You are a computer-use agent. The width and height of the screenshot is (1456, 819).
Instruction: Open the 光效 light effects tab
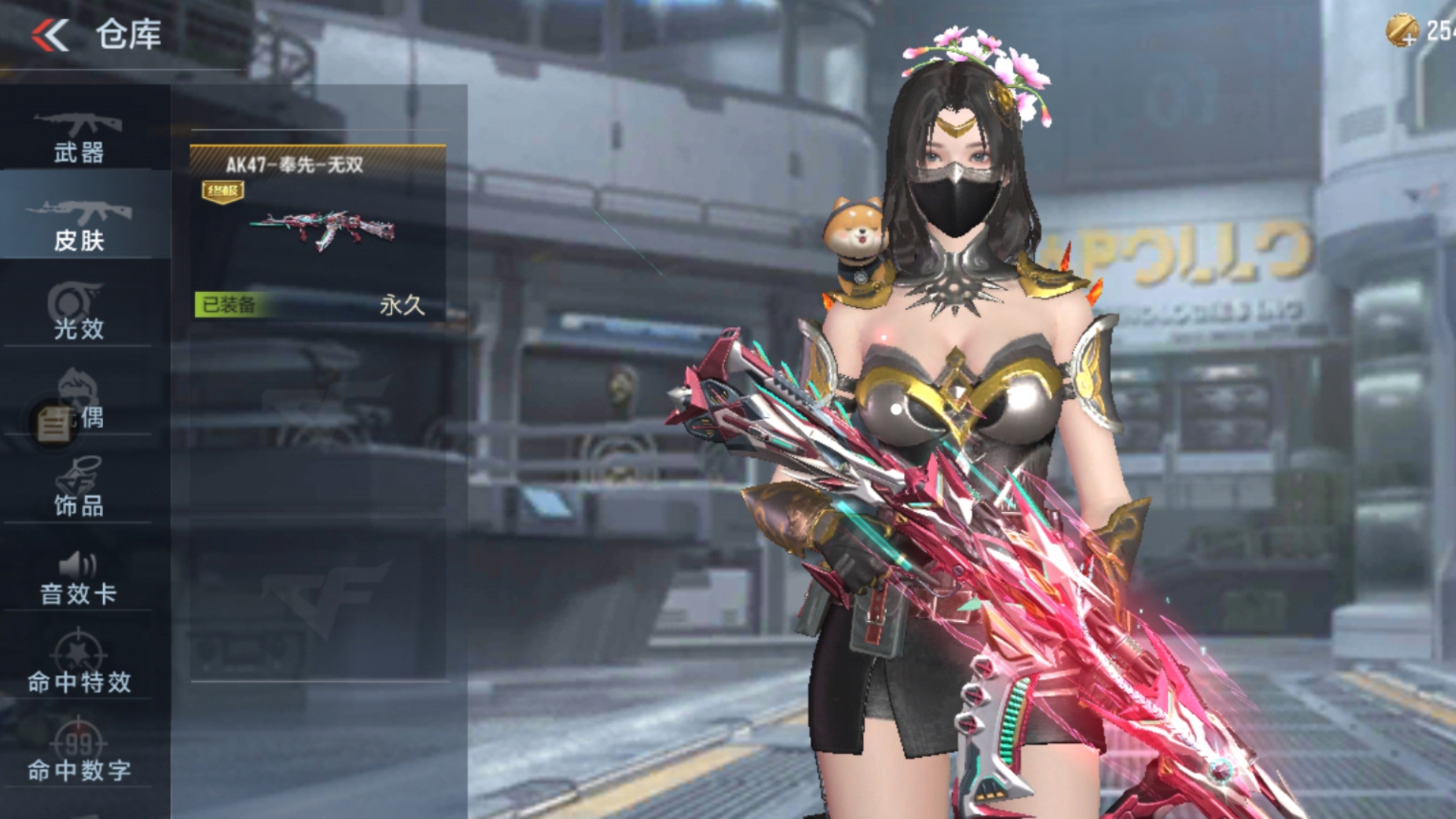coord(79,312)
